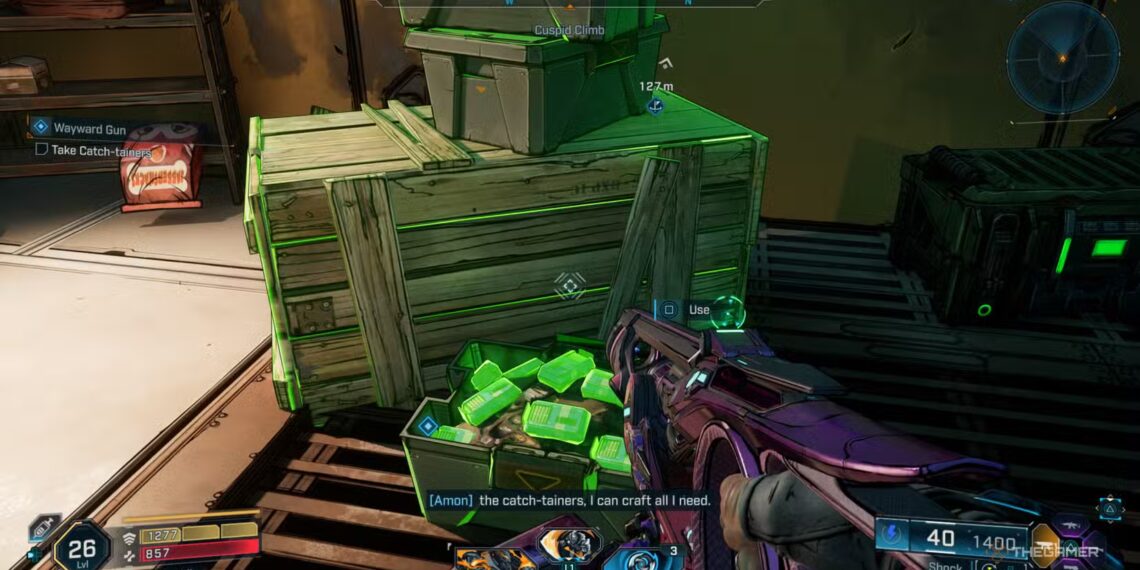Open the circular minimap

tap(1062, 57)
